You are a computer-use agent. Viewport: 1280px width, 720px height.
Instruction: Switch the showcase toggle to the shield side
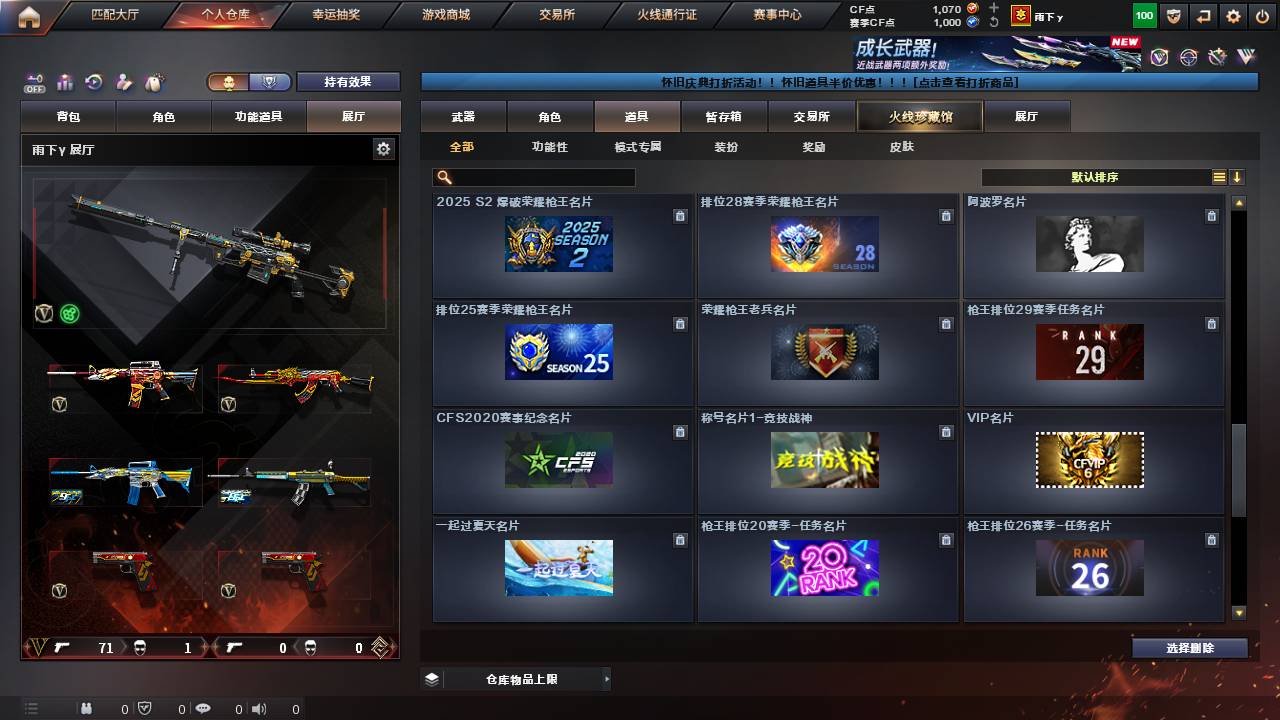(x=269, y=80)
